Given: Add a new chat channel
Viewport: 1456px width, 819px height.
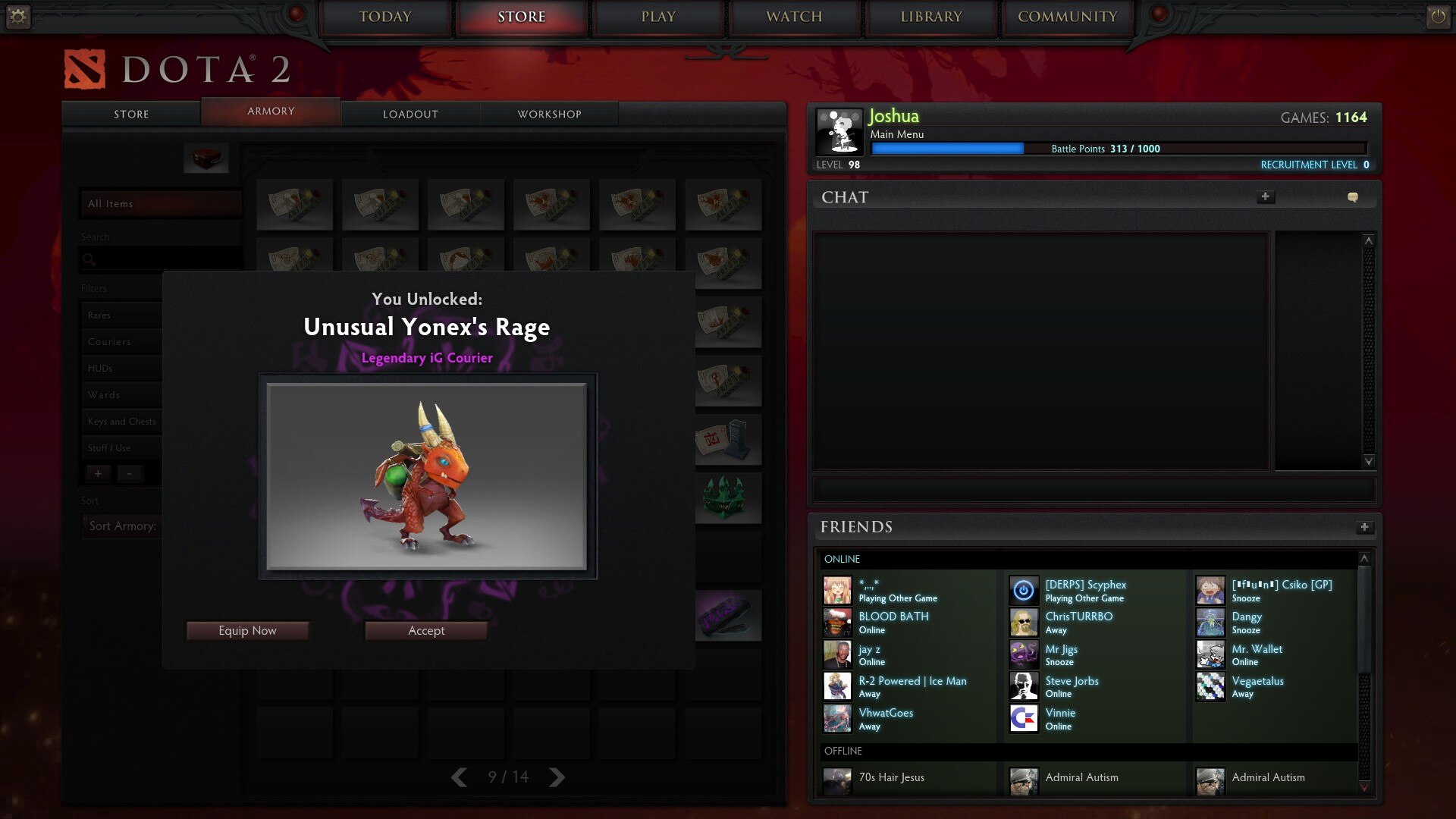Looking at the screenshot, I should point(1265,197).
